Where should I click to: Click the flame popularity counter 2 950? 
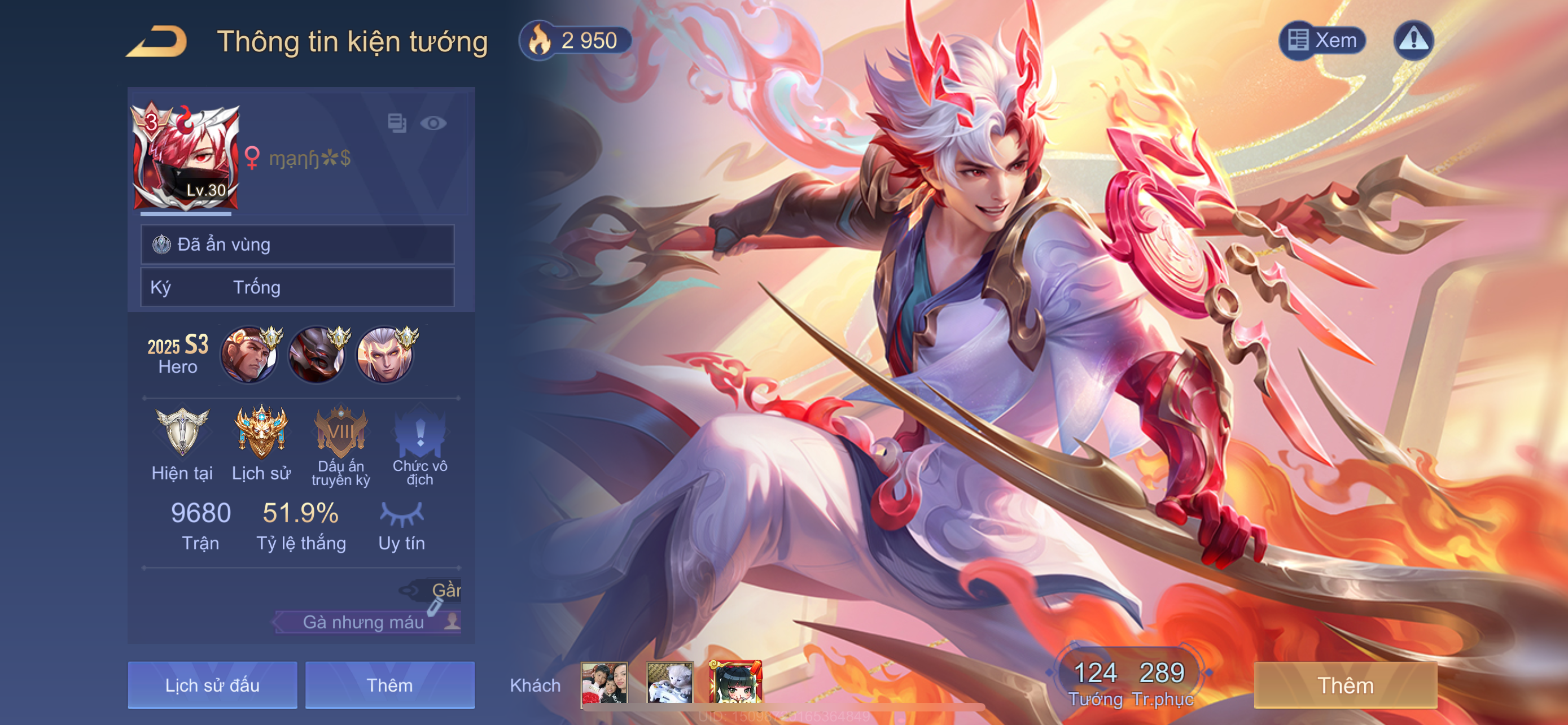pos(575,41)
